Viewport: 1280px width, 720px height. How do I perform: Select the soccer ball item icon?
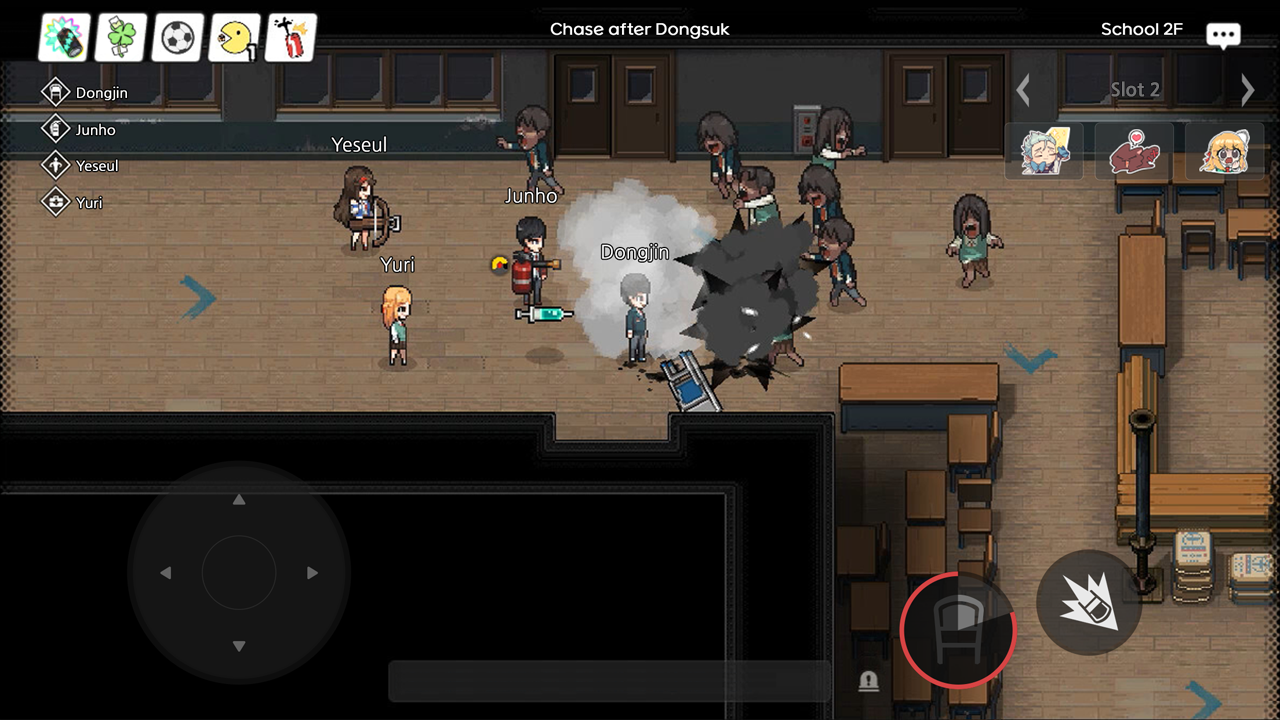coord(177,37)
